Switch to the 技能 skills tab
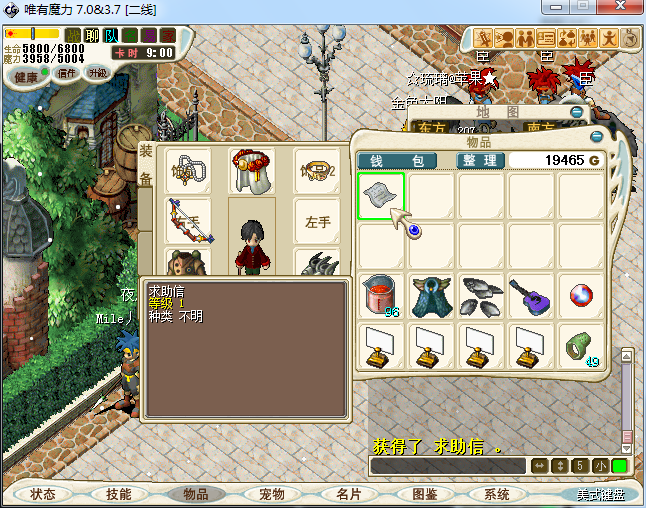This screenshot has height=508, width=646. click(x=119, y=494)
